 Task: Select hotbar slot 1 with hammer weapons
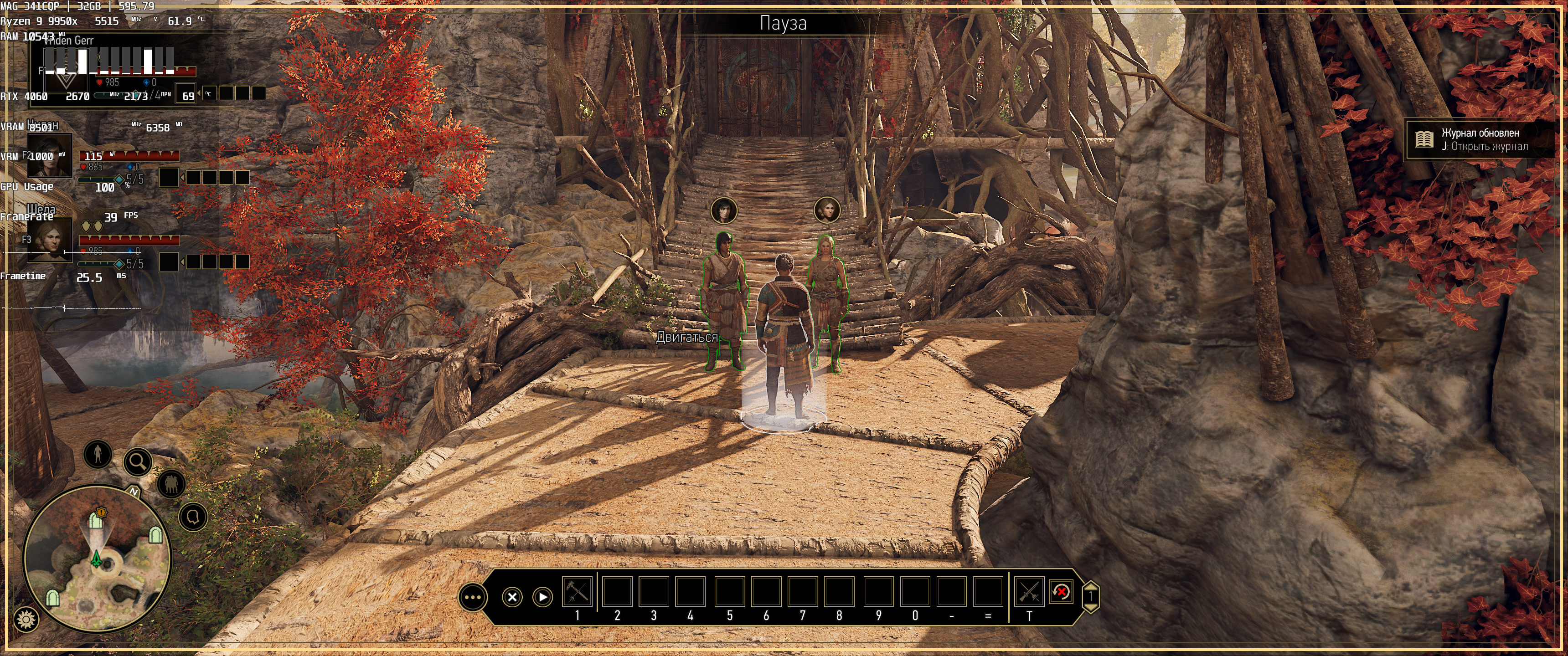pyautogui.click(x=577, y=592)
